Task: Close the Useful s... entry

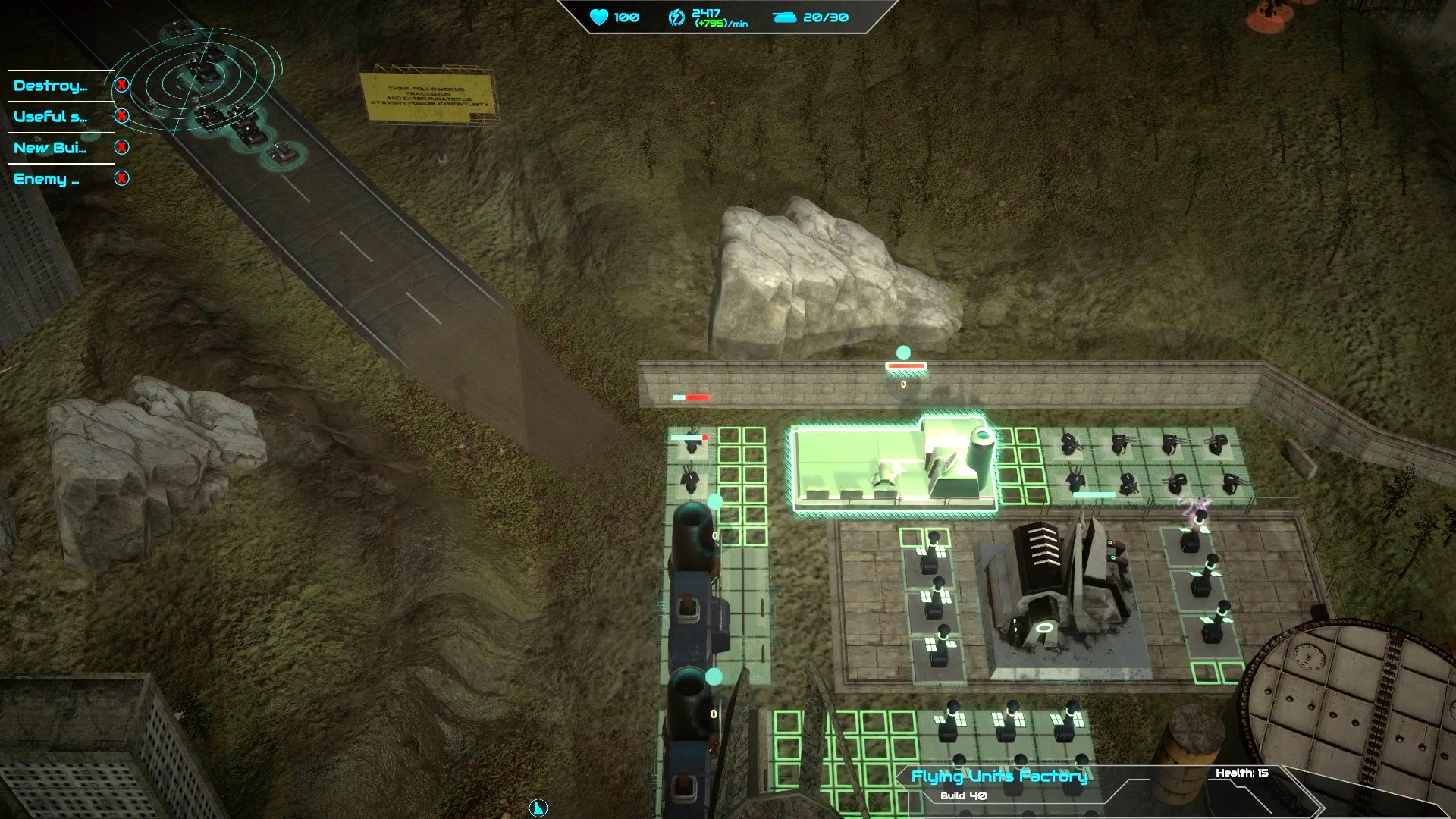Action: click(x=121, y=116)
